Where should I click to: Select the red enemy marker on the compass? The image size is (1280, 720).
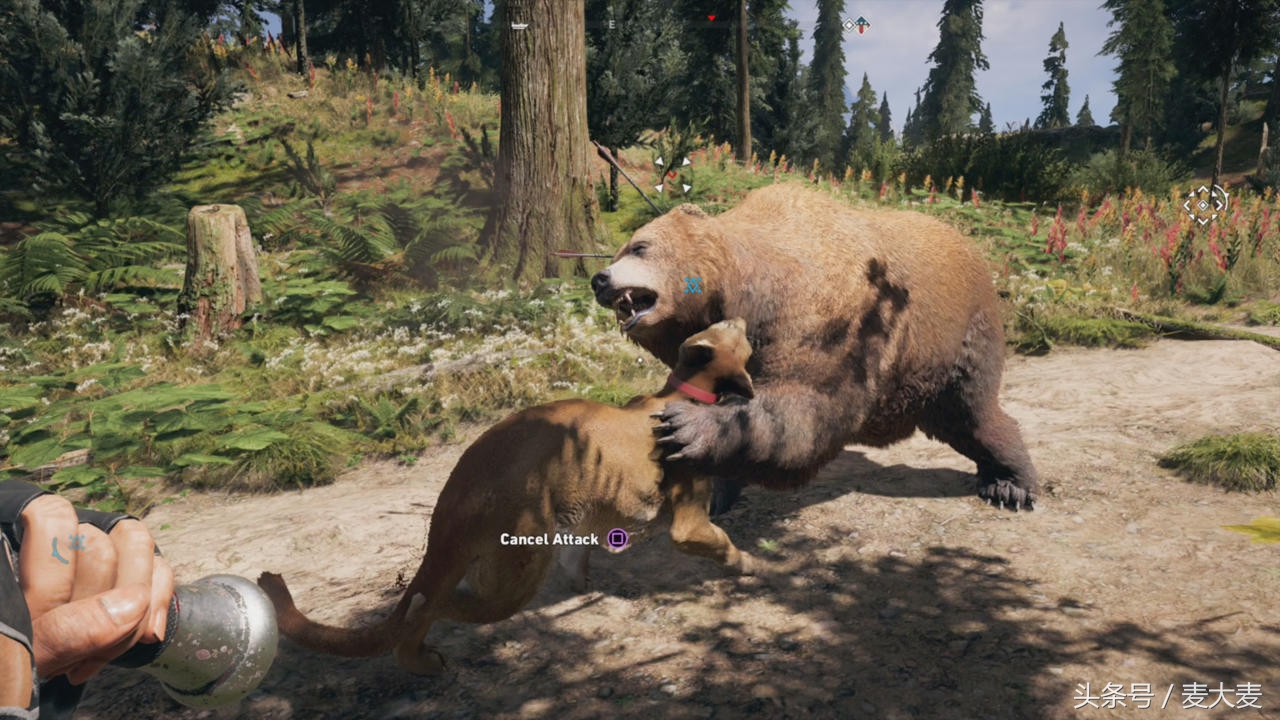tap(712, 18)
